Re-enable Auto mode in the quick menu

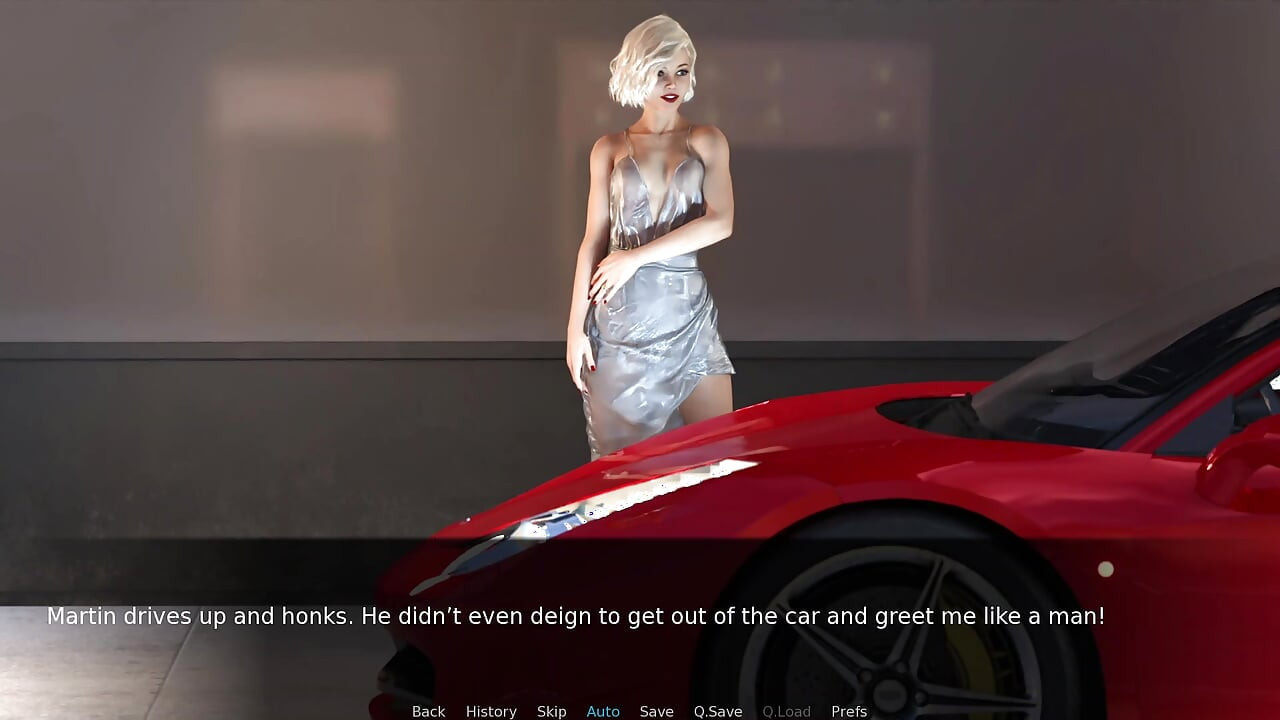point(603,711)
